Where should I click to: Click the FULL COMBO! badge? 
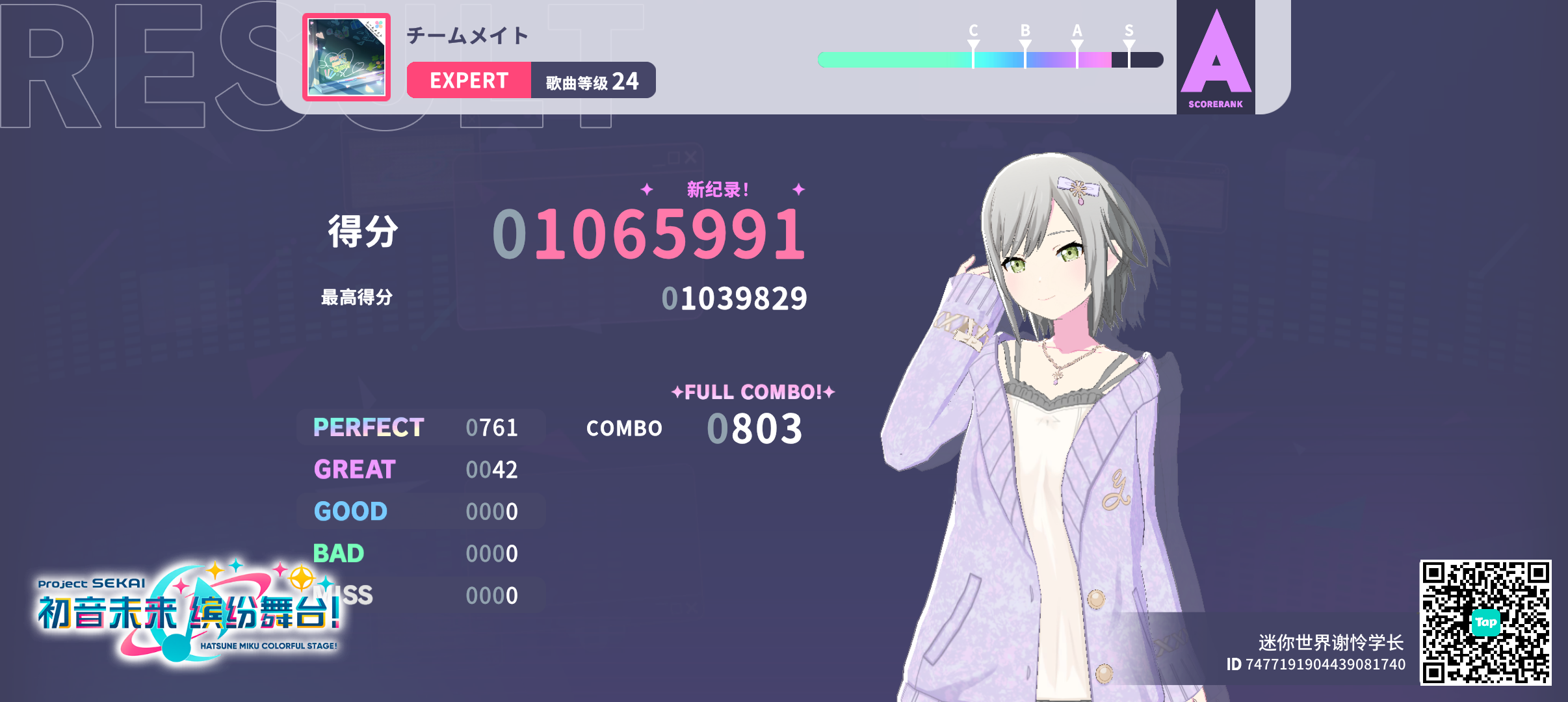point(752,391)
